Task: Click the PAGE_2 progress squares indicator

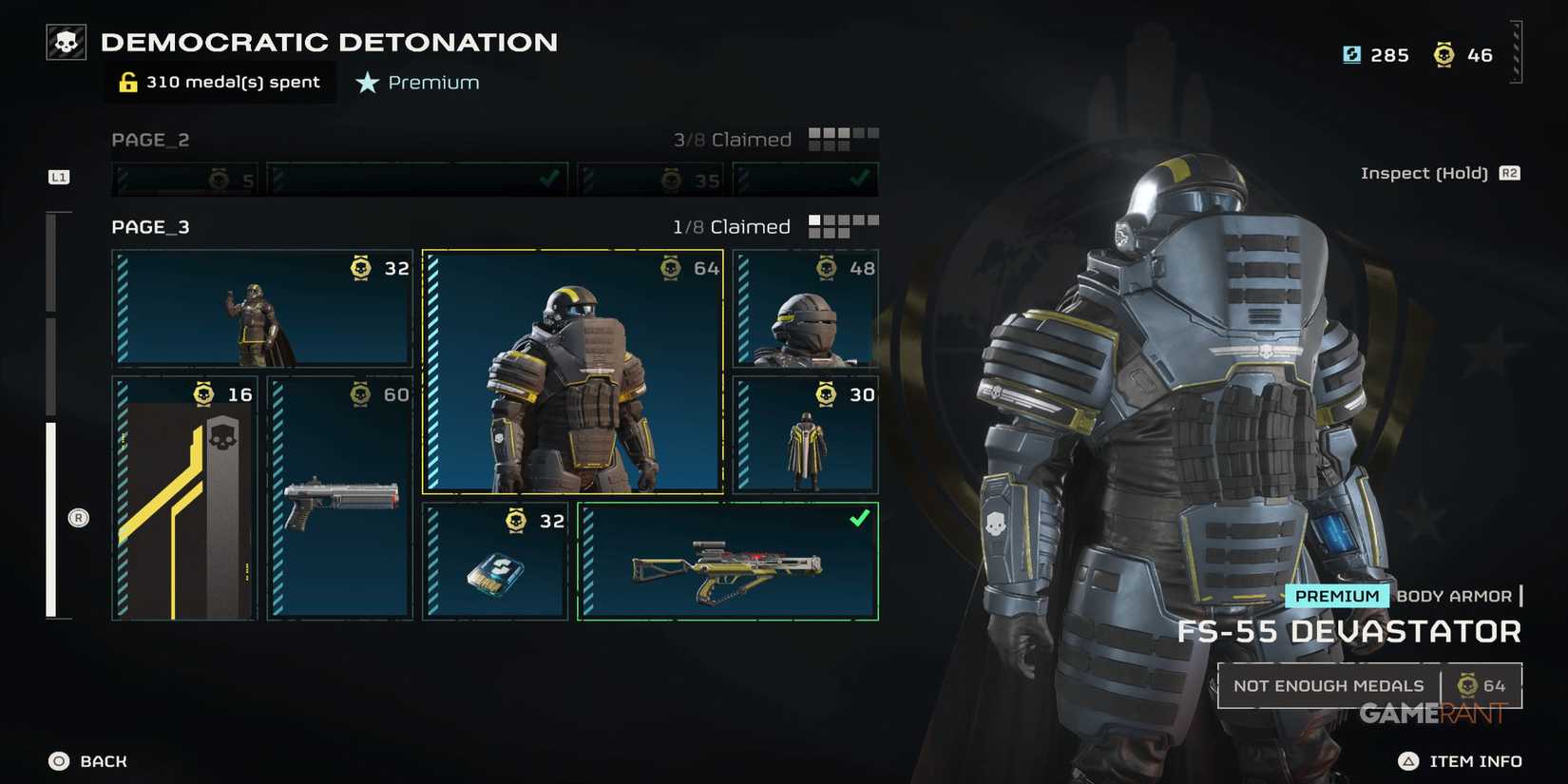Action: point(843,139)
